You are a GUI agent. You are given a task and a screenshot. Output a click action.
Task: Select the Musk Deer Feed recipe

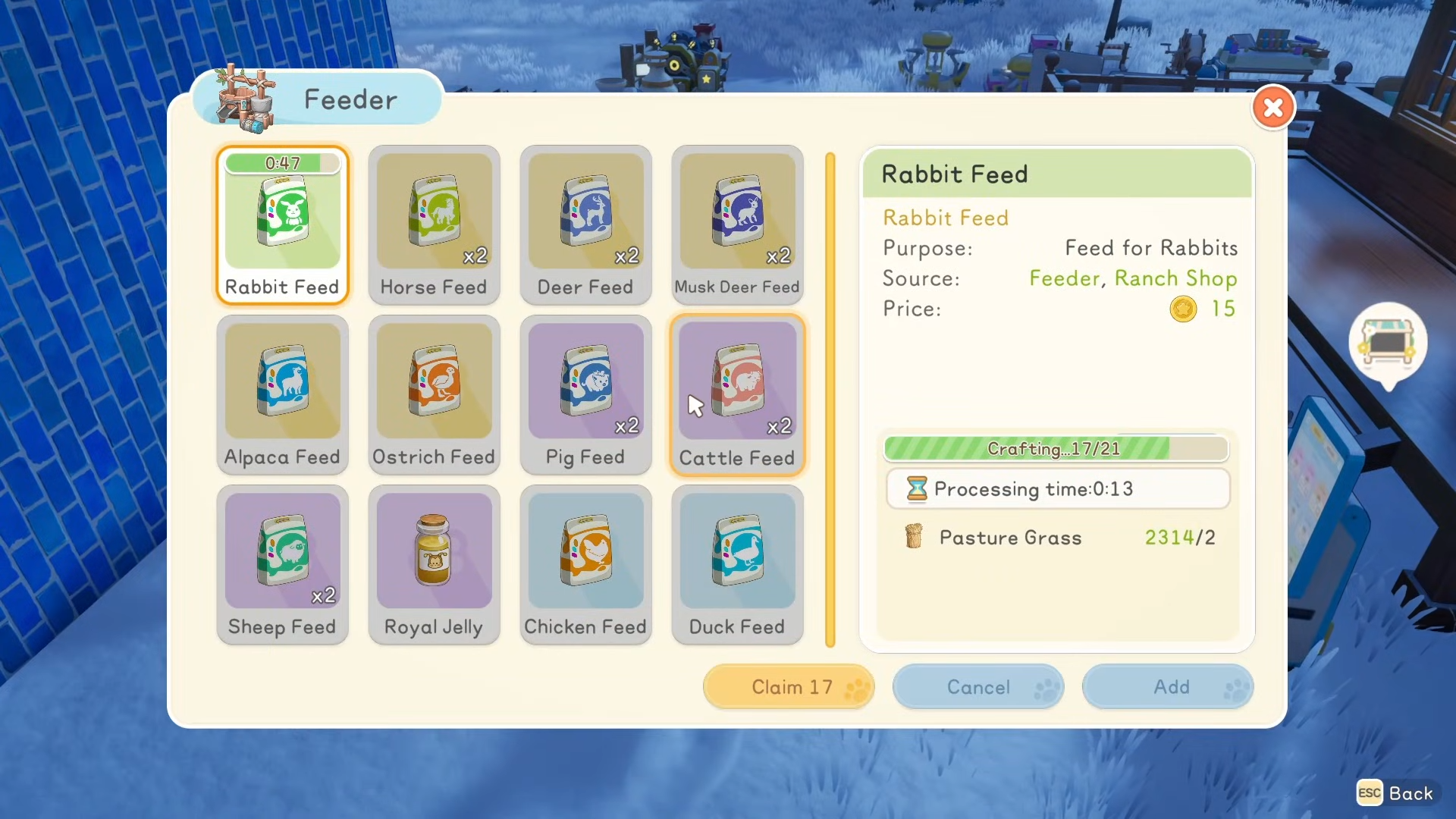737,224
